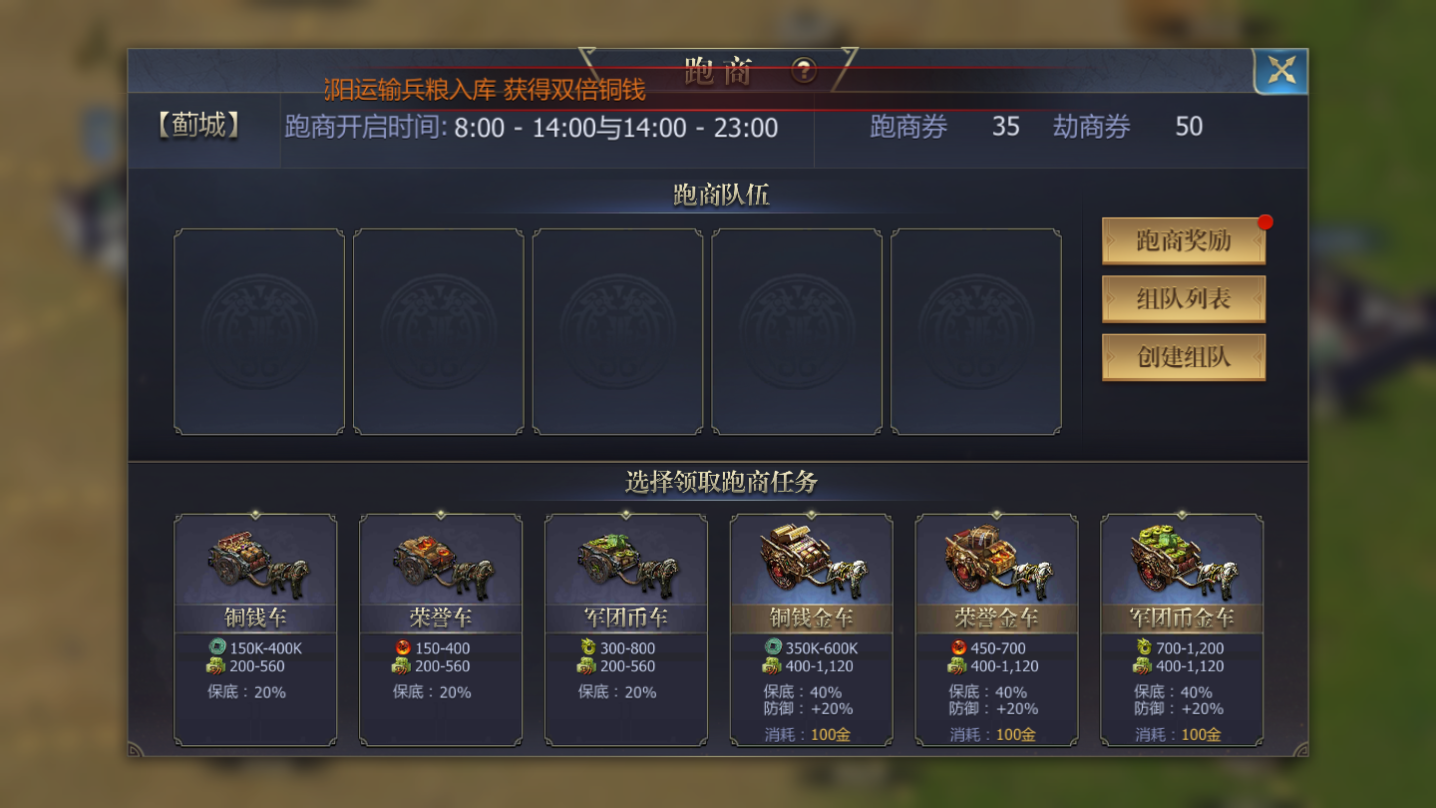The image size is (1436, 808).
Task: Click the last empty team slot card
Action: pos(976,331)
